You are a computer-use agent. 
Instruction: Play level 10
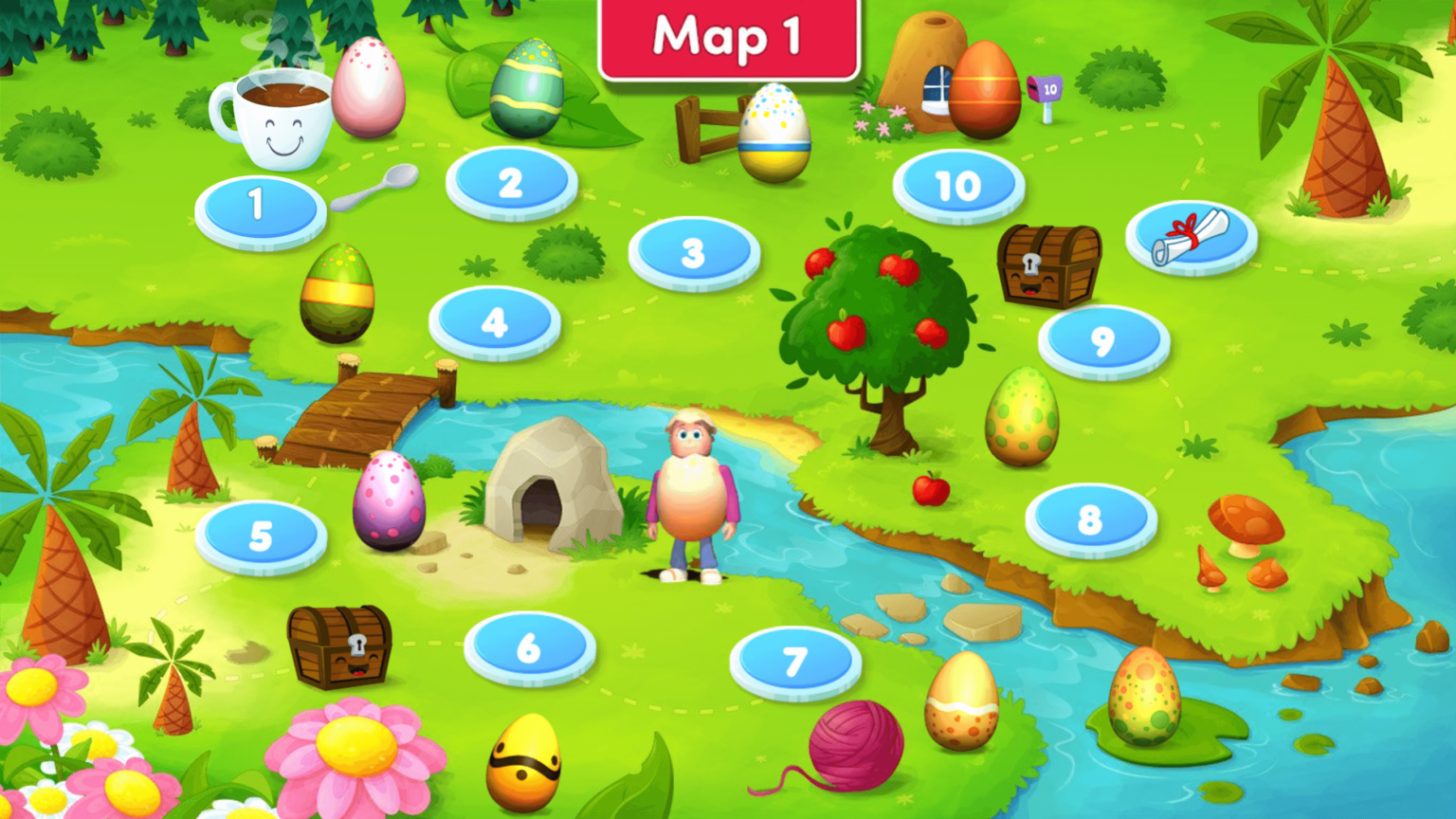pos(958,186)
